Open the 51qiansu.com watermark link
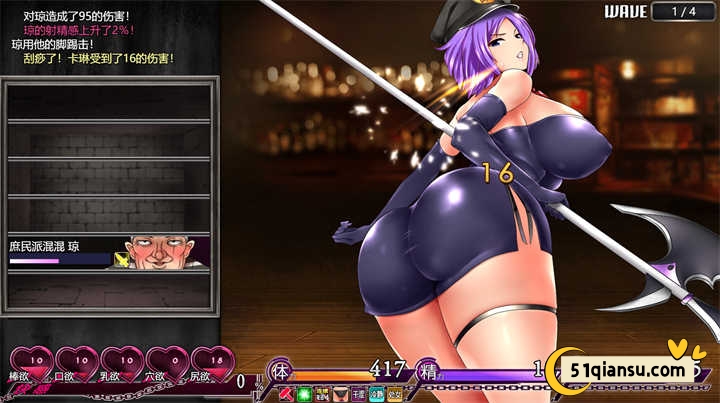This screenshot has width=720, height=403. click(630, 370)
